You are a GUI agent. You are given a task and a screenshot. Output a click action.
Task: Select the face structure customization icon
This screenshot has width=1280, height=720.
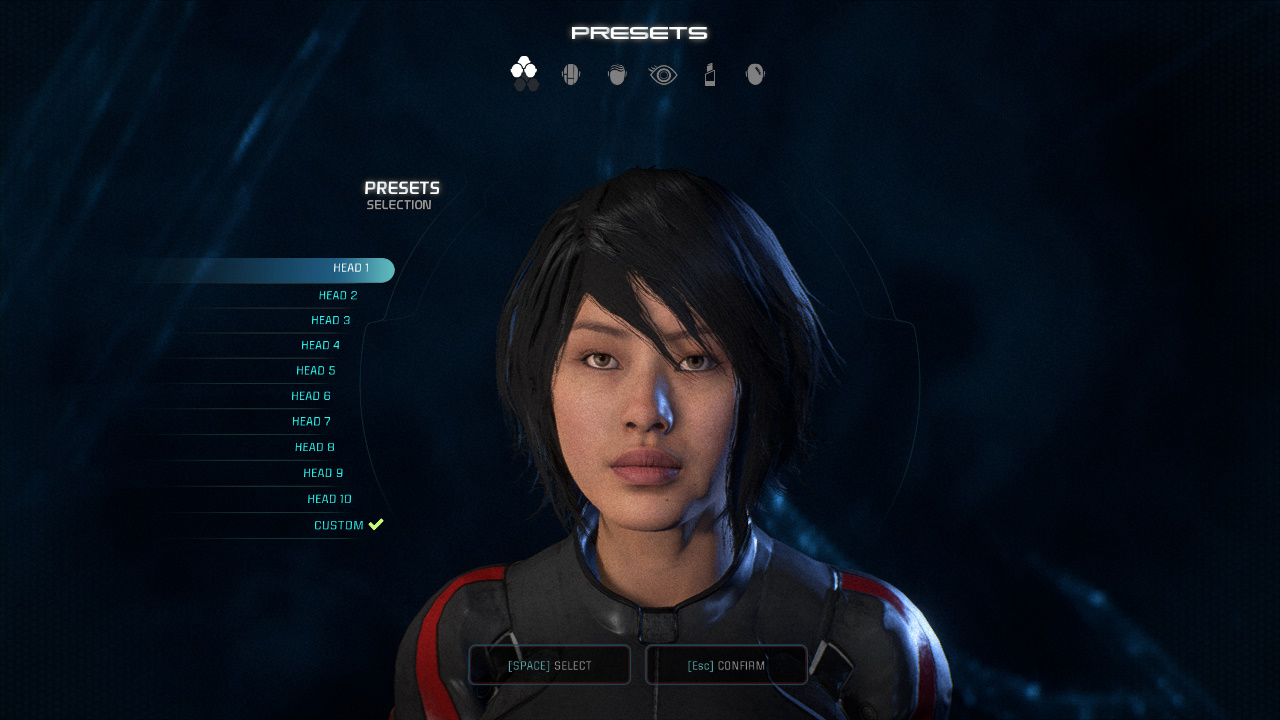point(570,72)
